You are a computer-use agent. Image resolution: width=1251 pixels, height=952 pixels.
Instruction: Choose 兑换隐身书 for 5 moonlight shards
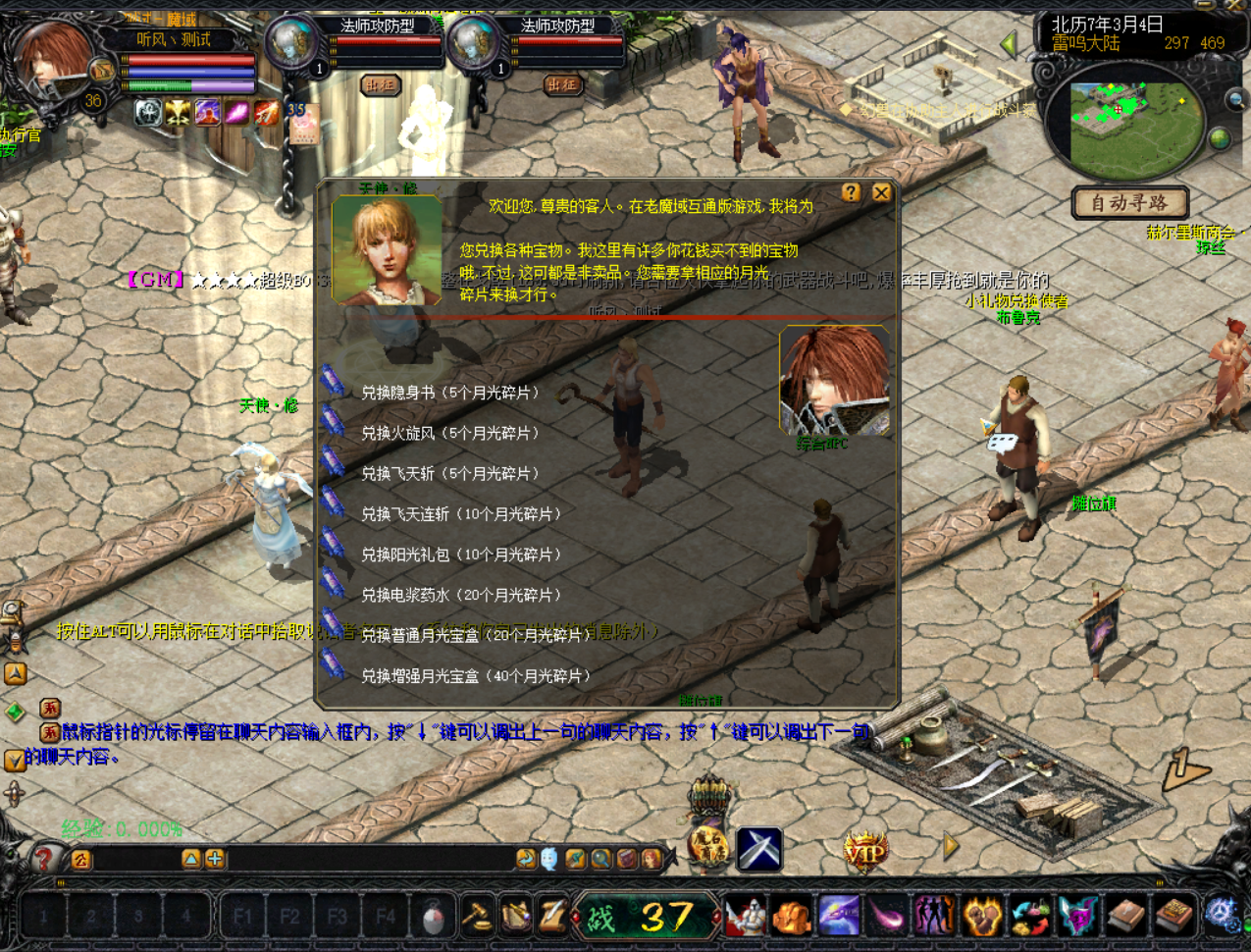449,393
